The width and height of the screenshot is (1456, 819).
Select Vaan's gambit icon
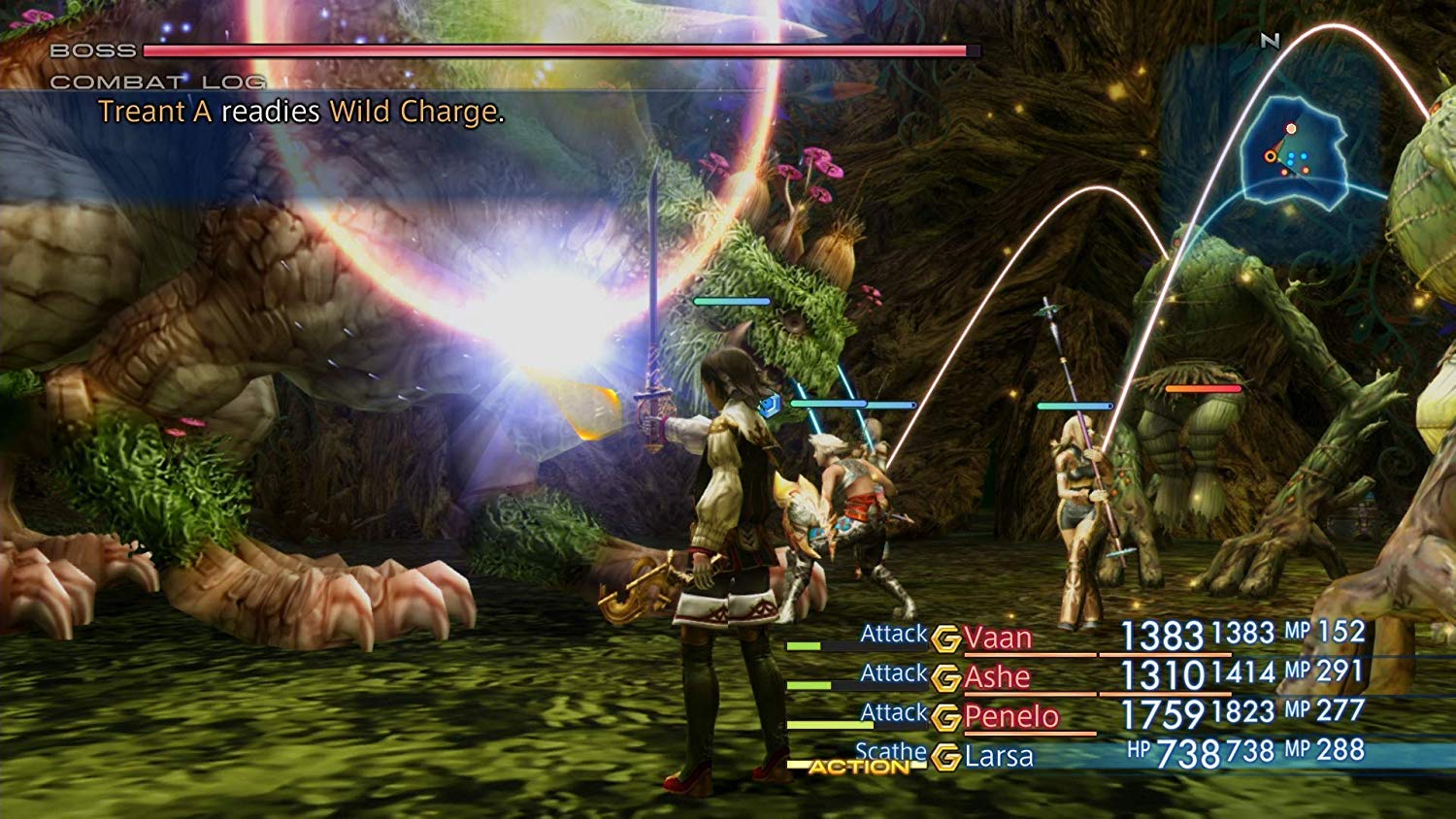(946, 639)
